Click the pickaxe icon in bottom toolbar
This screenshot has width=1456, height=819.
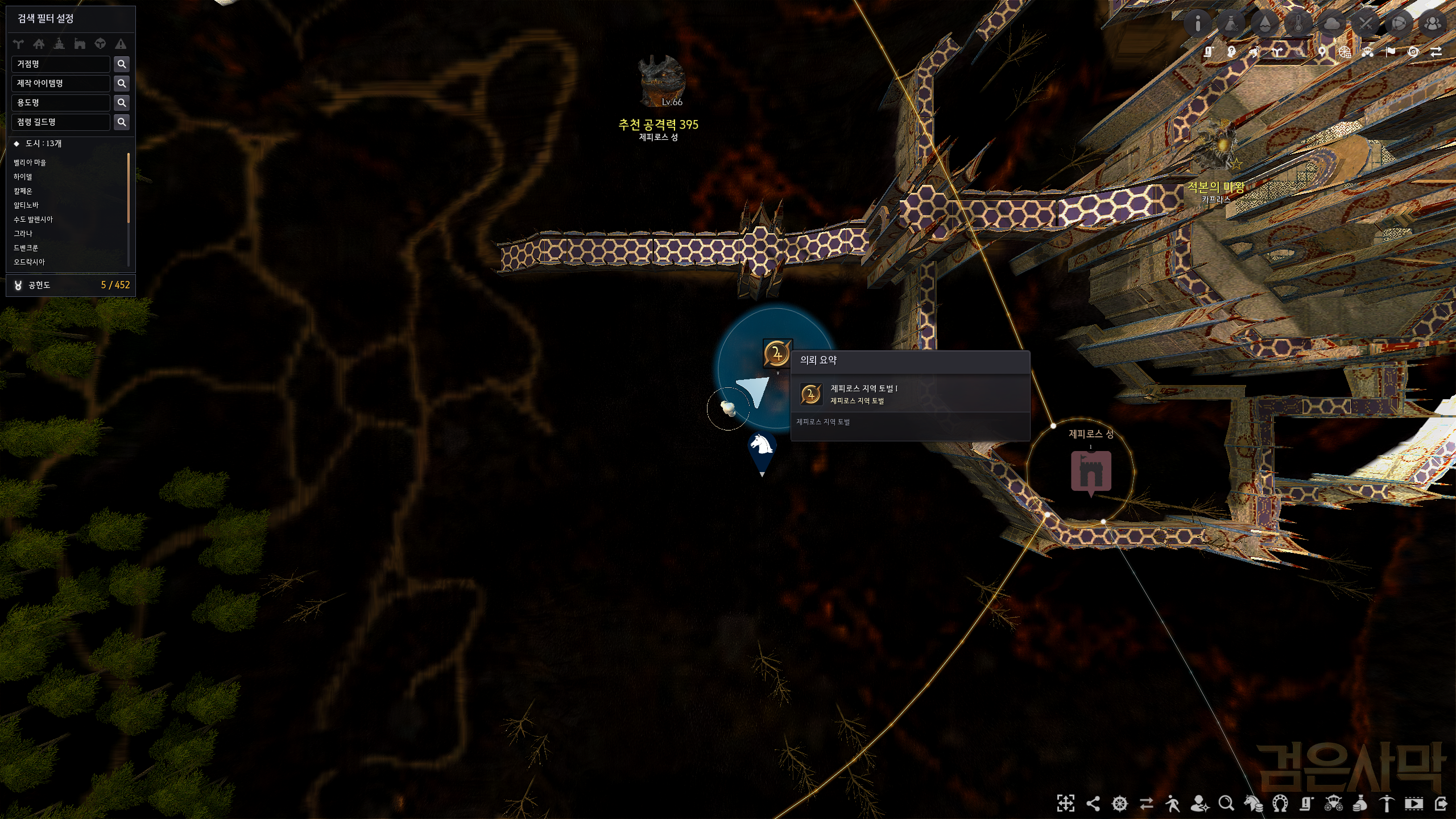(x=1387, y=804)
